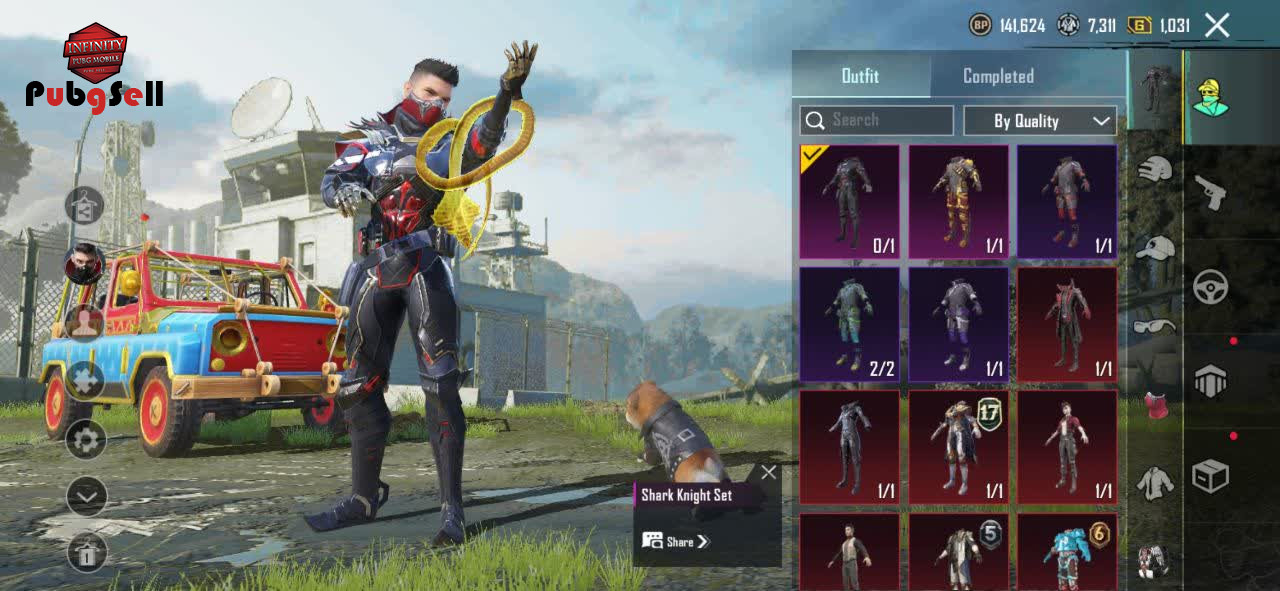This screenshot has width=1280, height=591.
Task: Open the pistol weapon skins category
Action: [1211, 192]
